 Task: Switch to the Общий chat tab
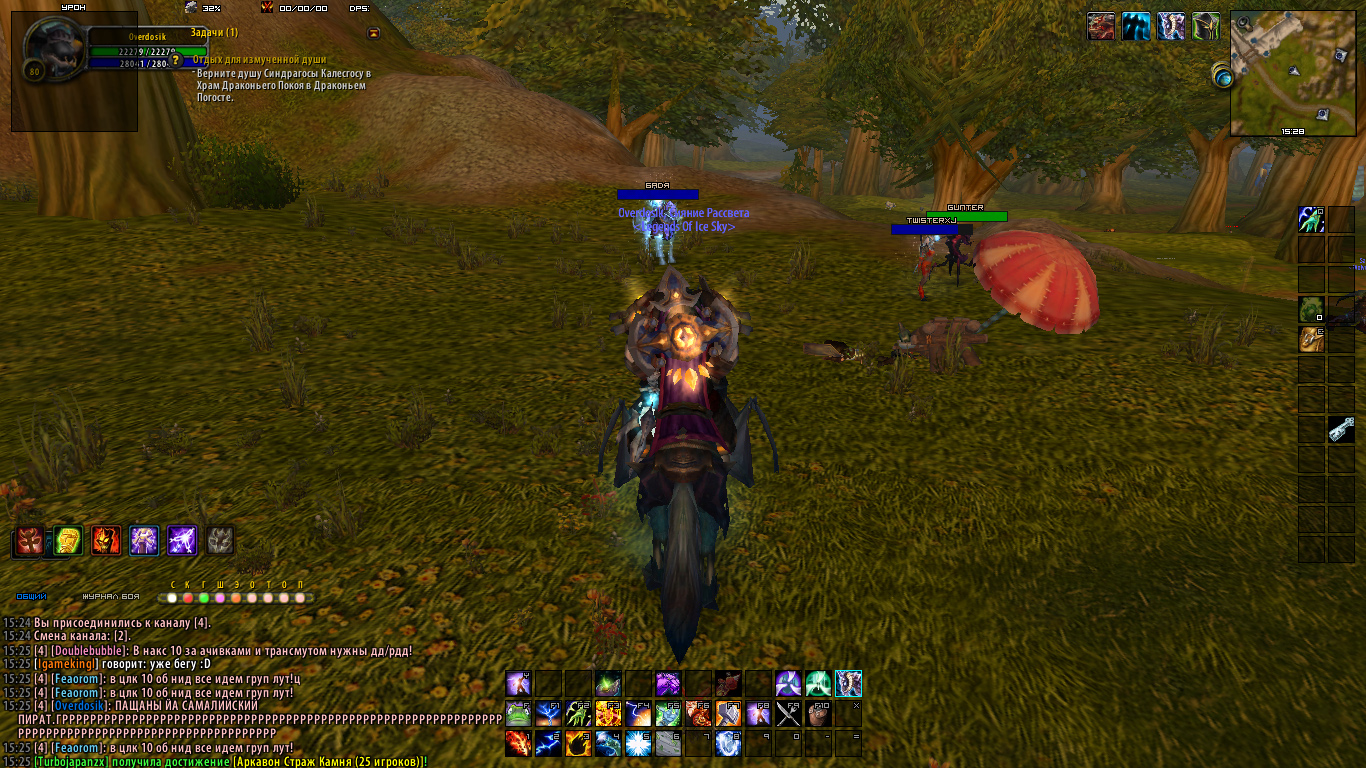(x=32, y=597)
